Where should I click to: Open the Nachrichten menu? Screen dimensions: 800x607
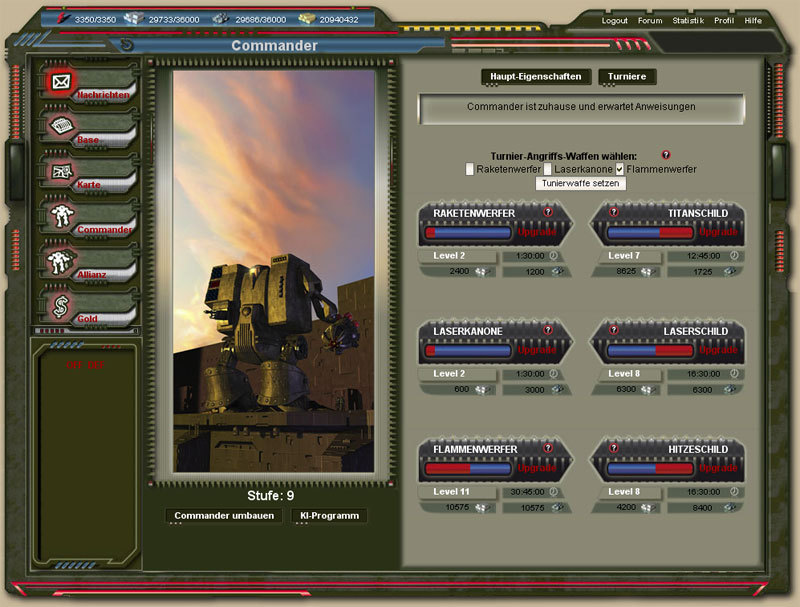coord(103,95)
